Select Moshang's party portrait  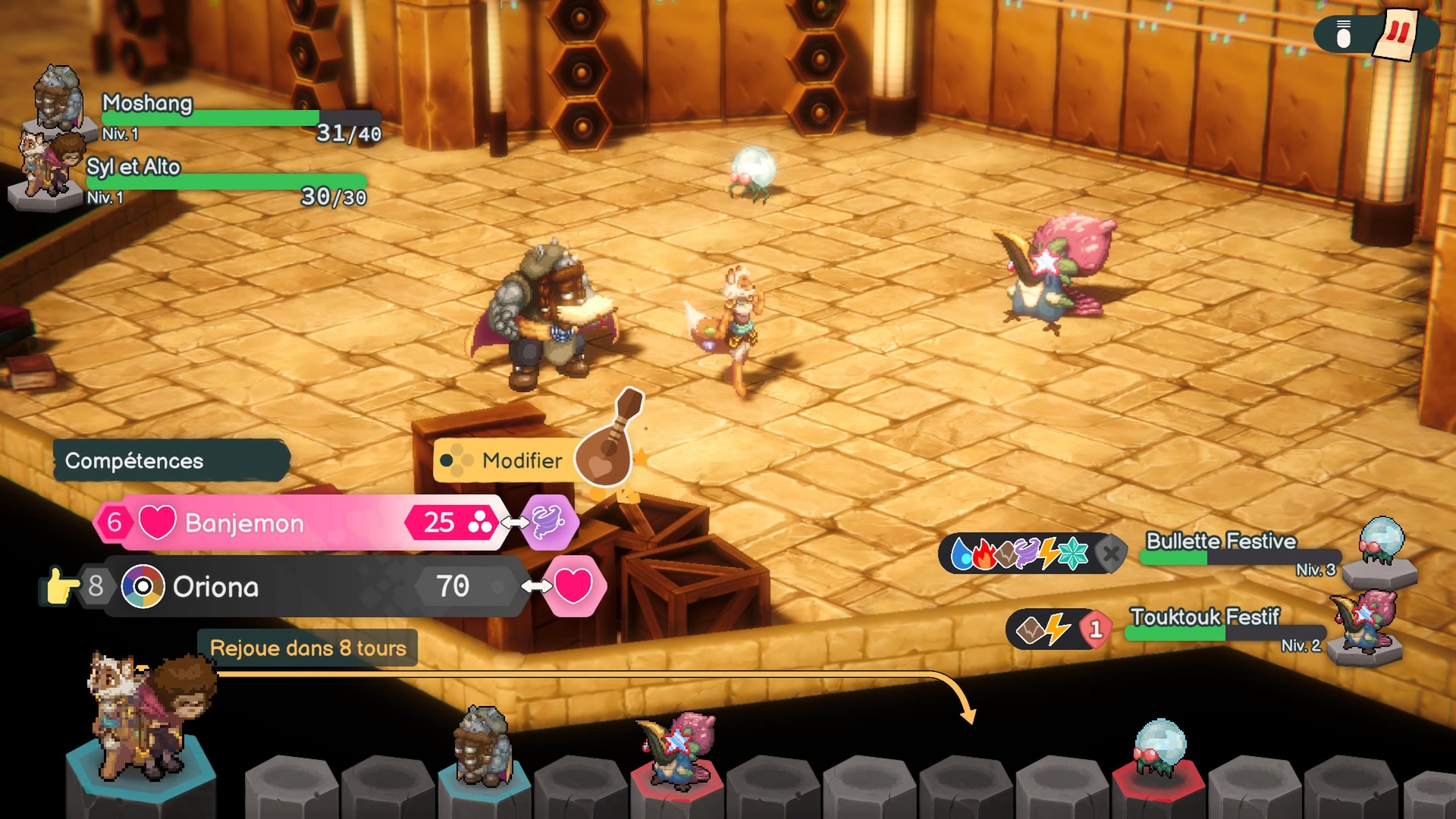tap(58, 99)
